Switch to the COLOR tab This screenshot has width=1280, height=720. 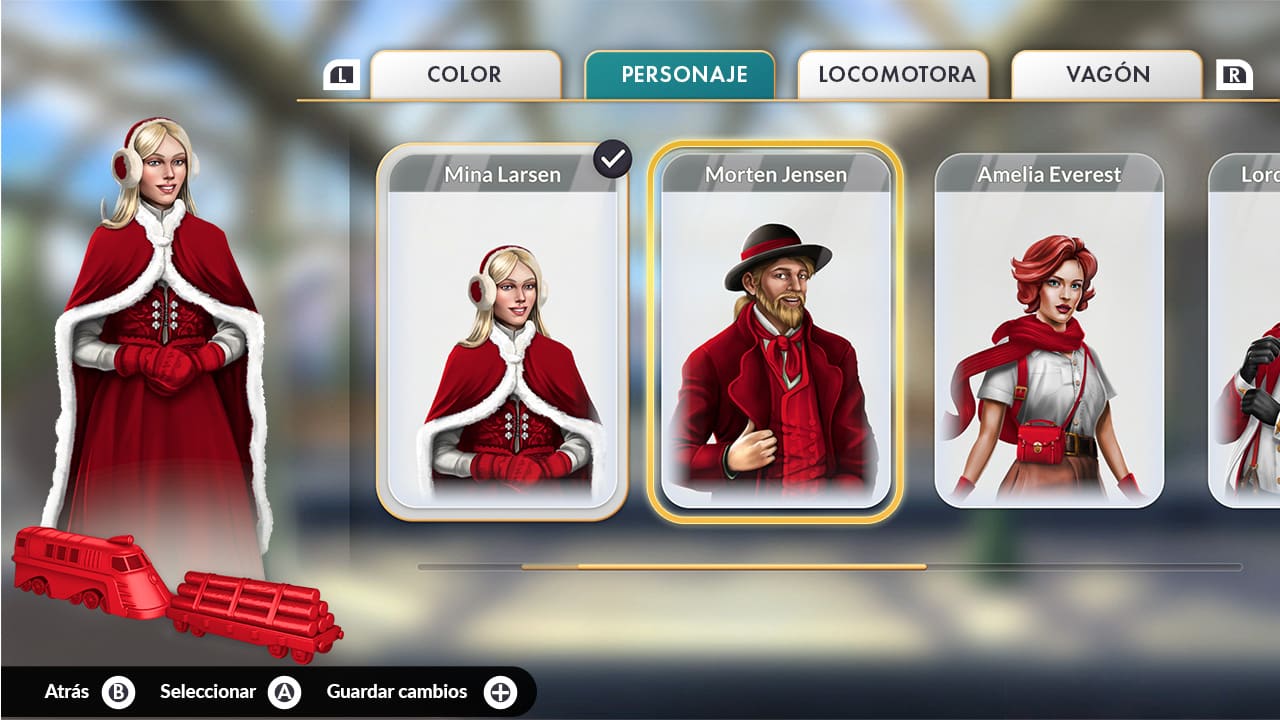coord(465,73)
